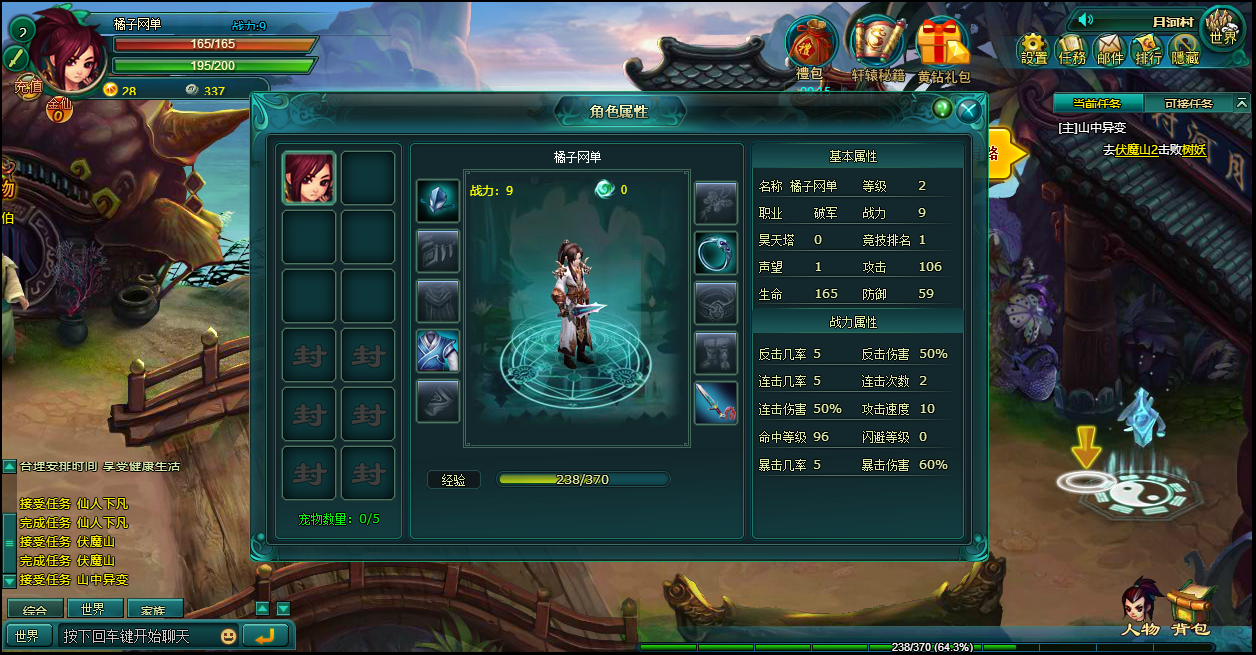Open the 禮包 gift bag icon
This screenshot has height=655, width=1256.
[811, 46]
